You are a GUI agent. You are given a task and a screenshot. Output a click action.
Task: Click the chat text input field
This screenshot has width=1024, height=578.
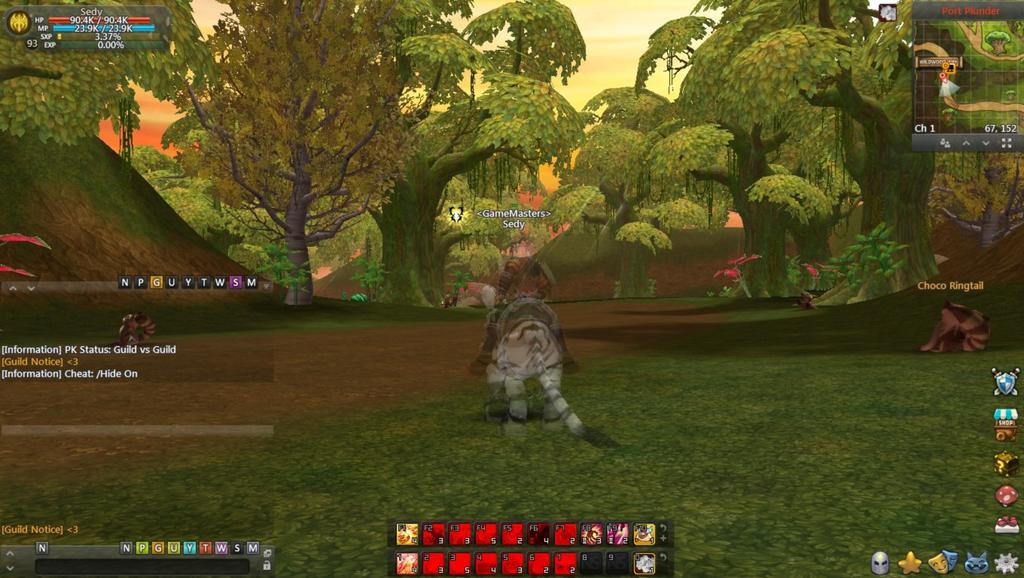point(140,566)
